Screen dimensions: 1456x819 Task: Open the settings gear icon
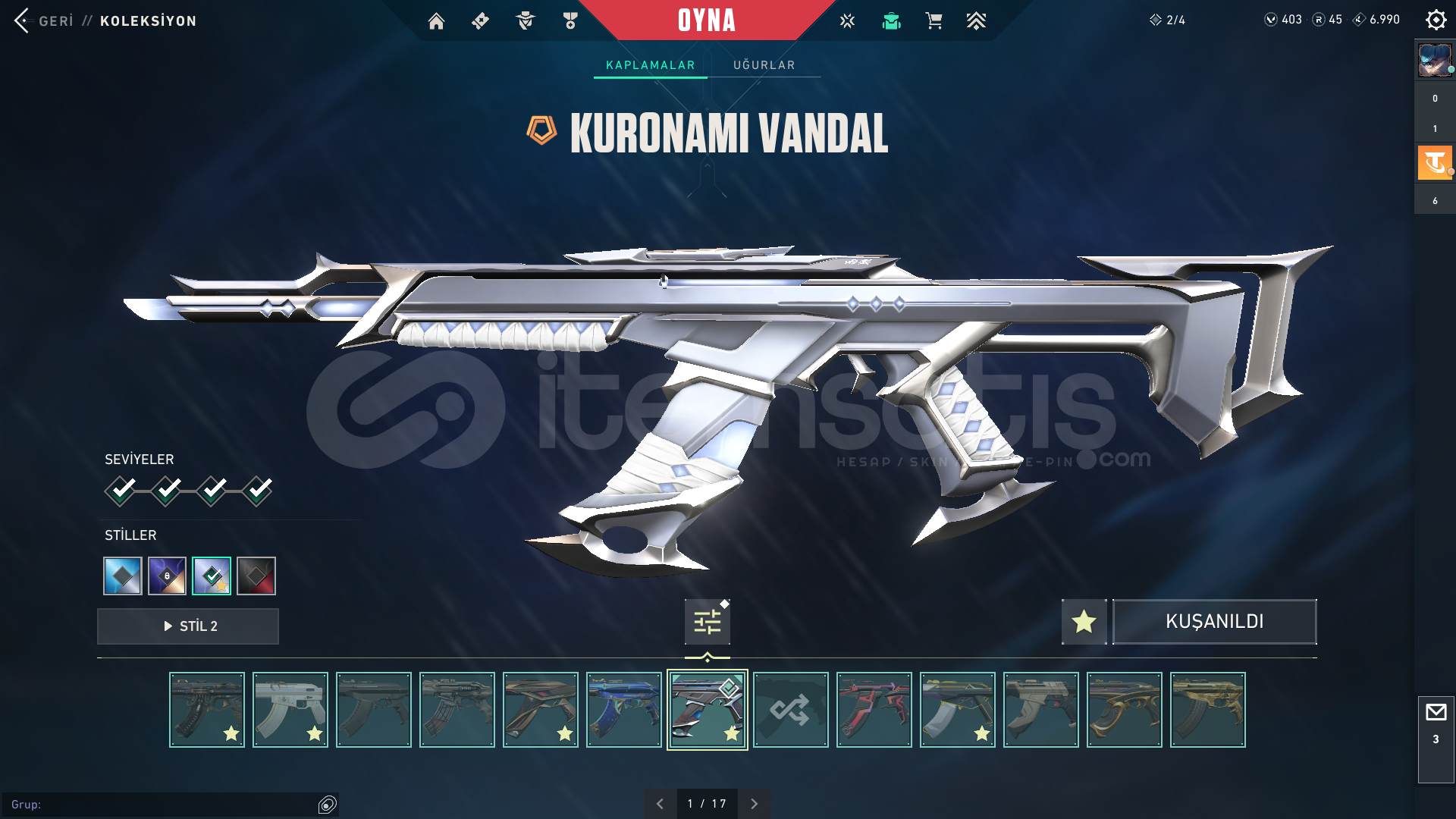tap(1436, 20)
